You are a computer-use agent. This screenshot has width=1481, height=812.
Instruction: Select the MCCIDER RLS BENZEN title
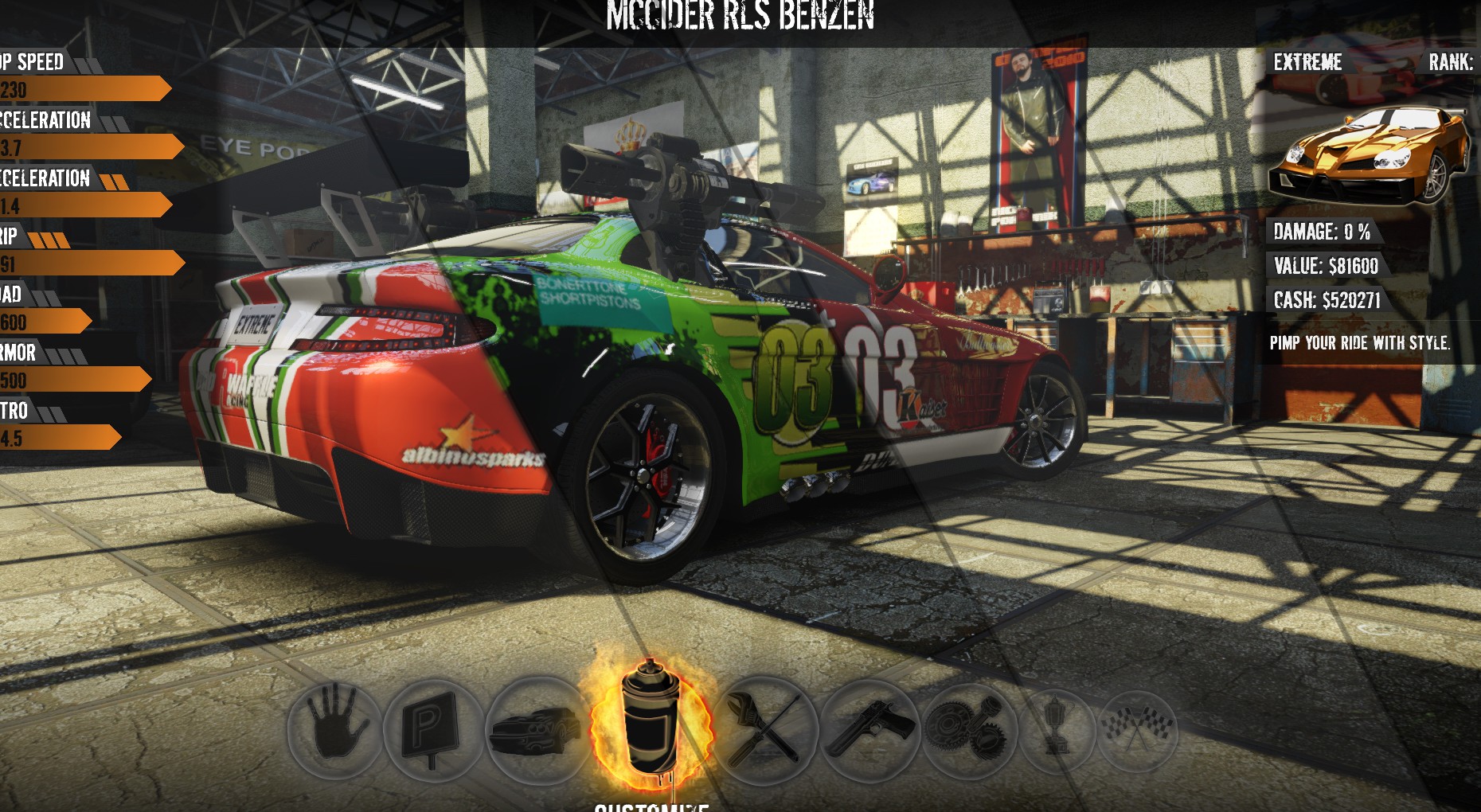[x=740, y=14]
